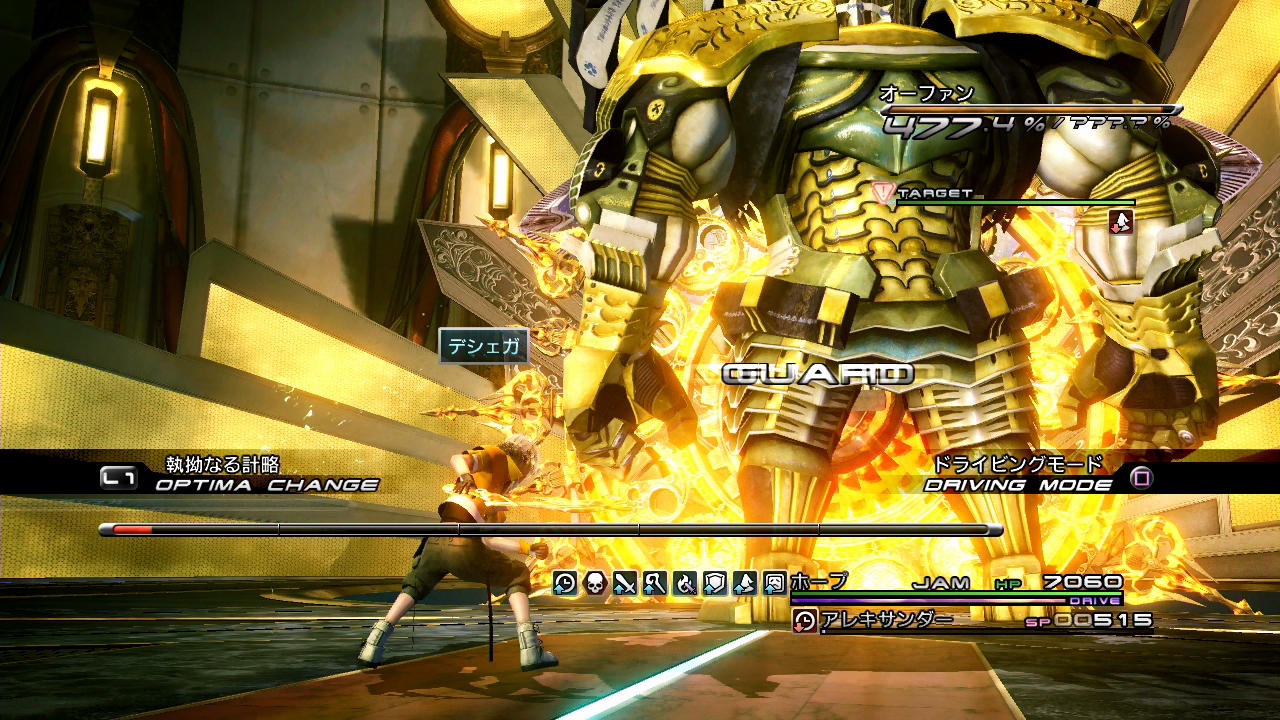Click the square-framed Veil buff icon
The image size is (1280, 720).
point(775,582)
